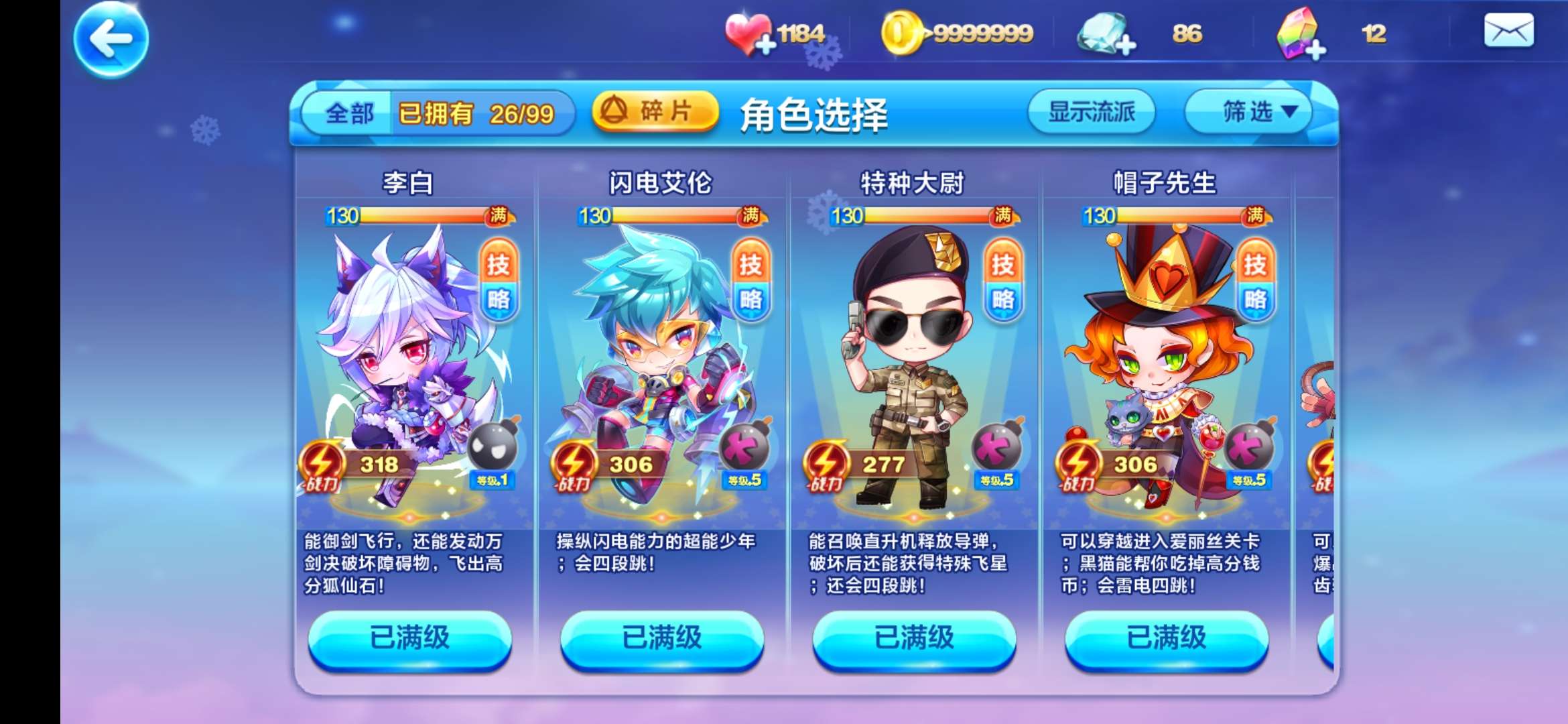Add rainbow gems using the plus icon
The height and width of the screenshot is (724, 1568).
click(x=1315, y=50)
